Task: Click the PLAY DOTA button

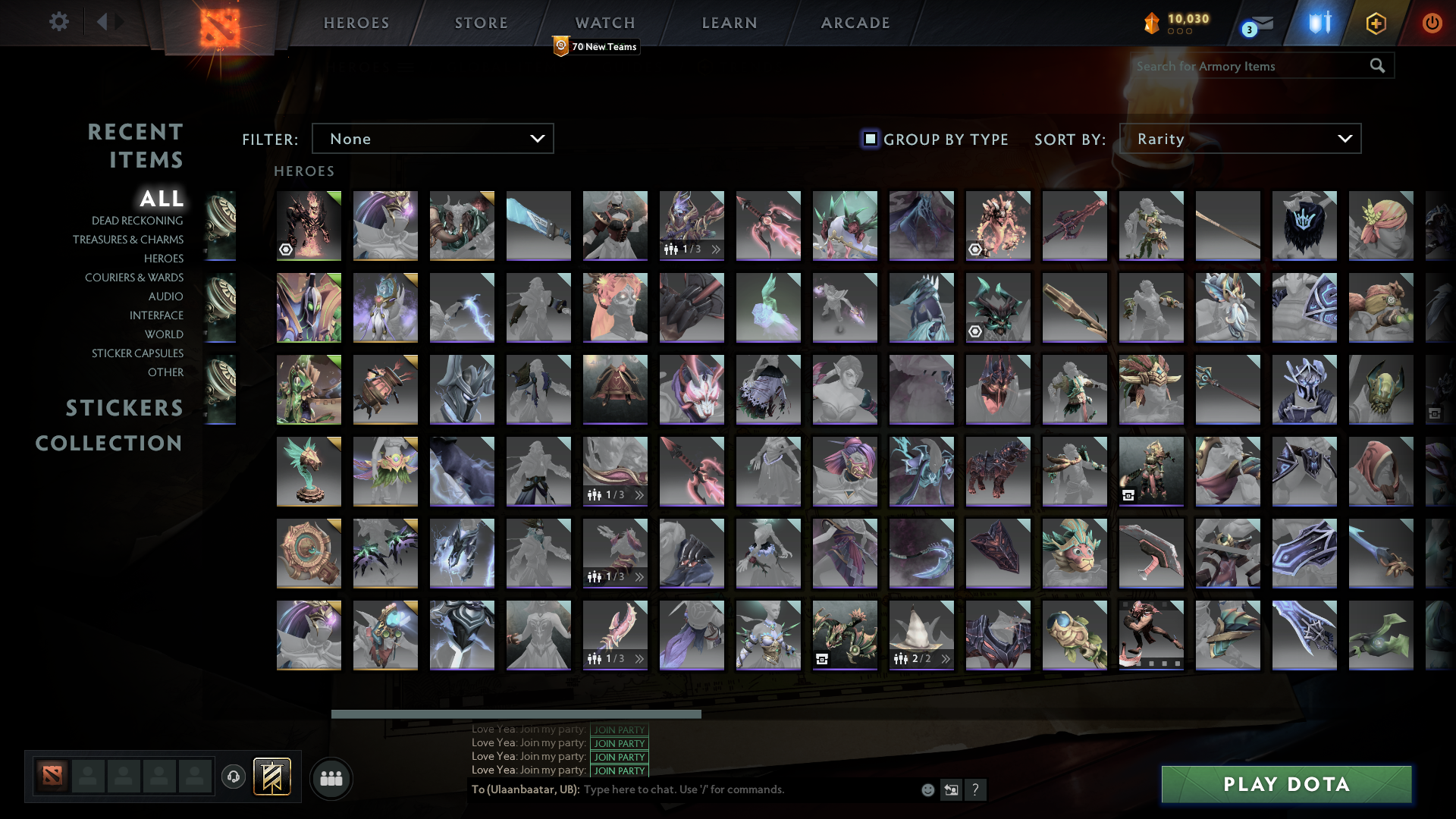Action: coord(1285,784)
